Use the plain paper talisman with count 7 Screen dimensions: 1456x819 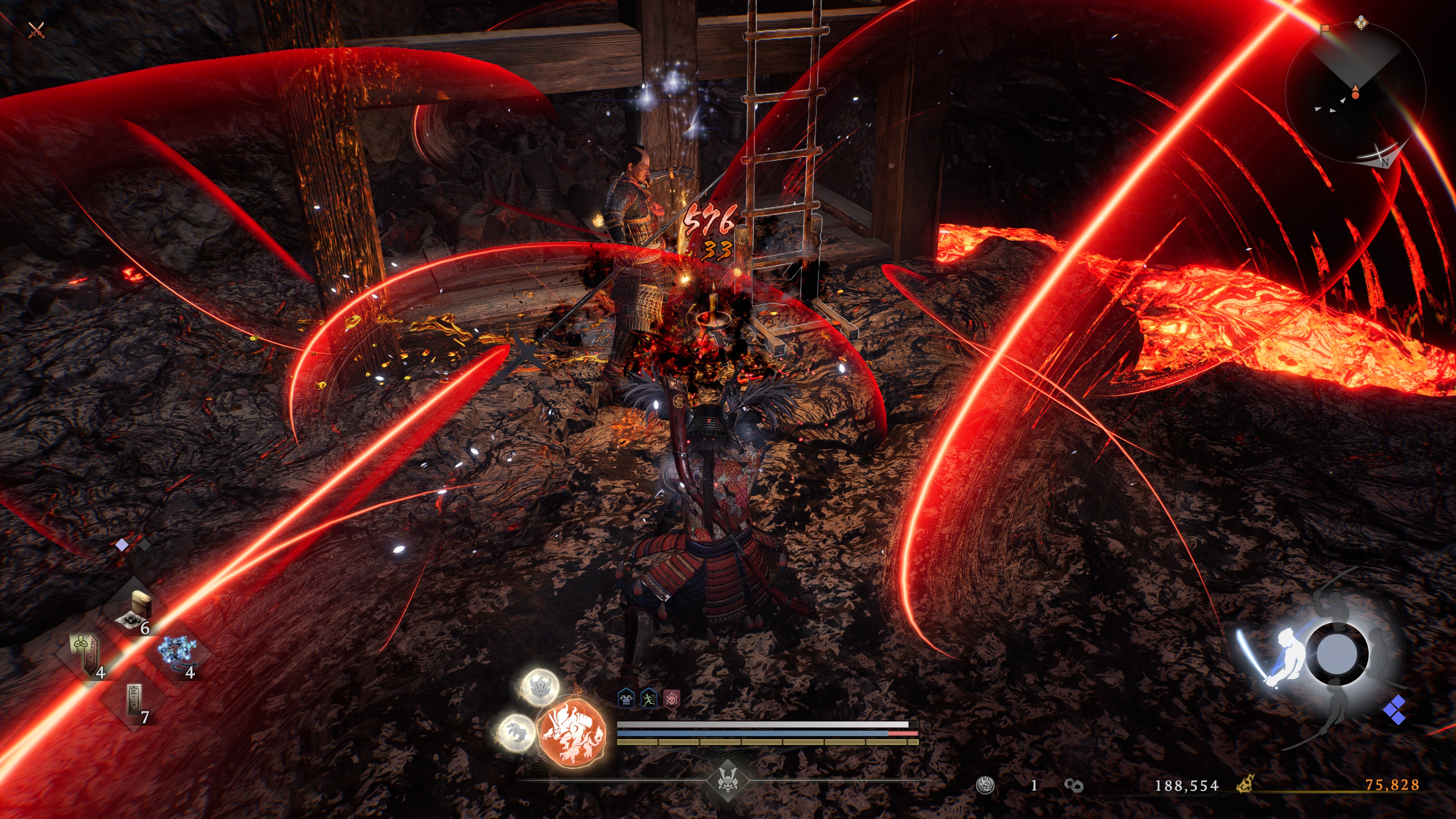[135, 701]
